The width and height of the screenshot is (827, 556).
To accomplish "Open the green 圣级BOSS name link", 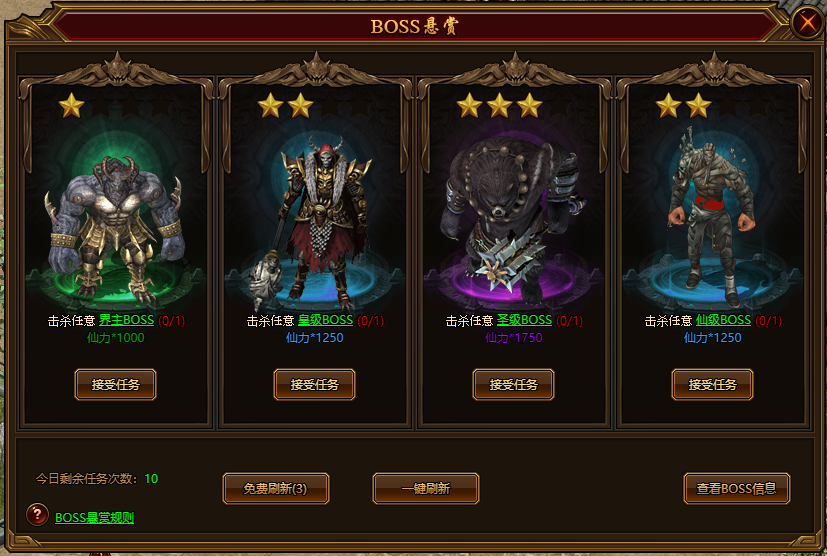I will point(524,321).
